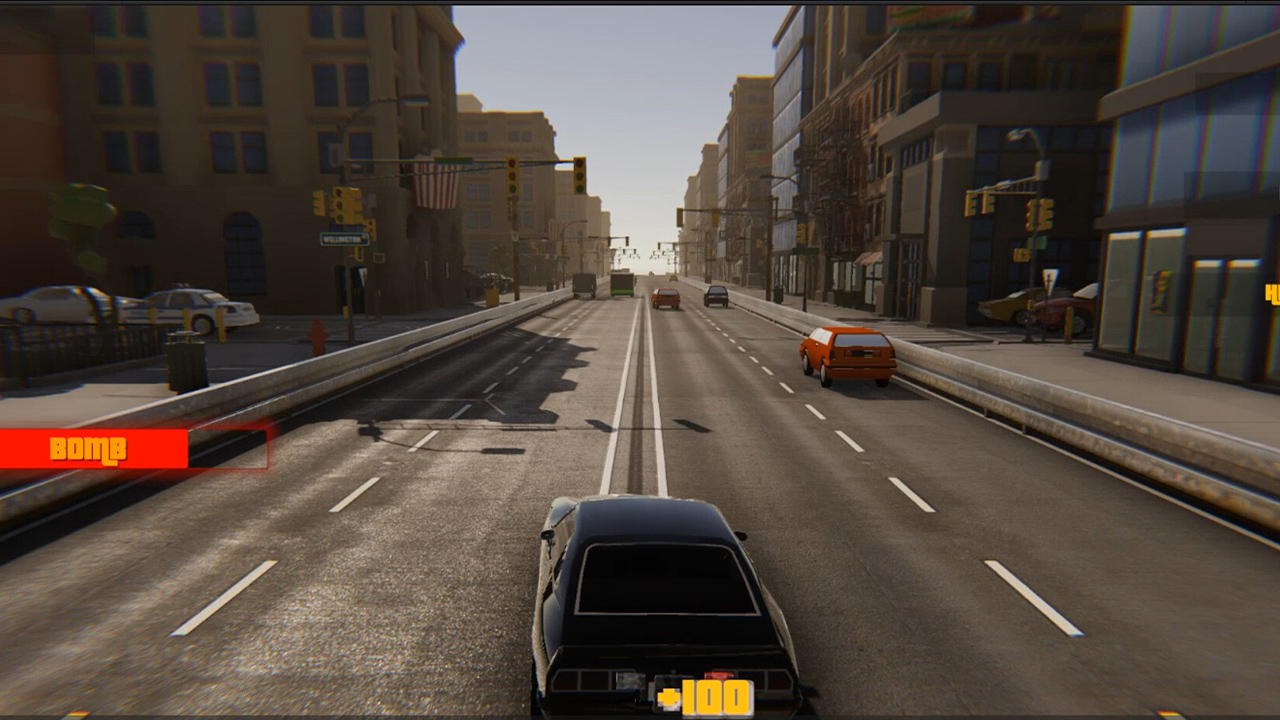Select the orange car ahead on the right
The width and height of the screenshot is (1280, 720).
click(x=845, y=352)
